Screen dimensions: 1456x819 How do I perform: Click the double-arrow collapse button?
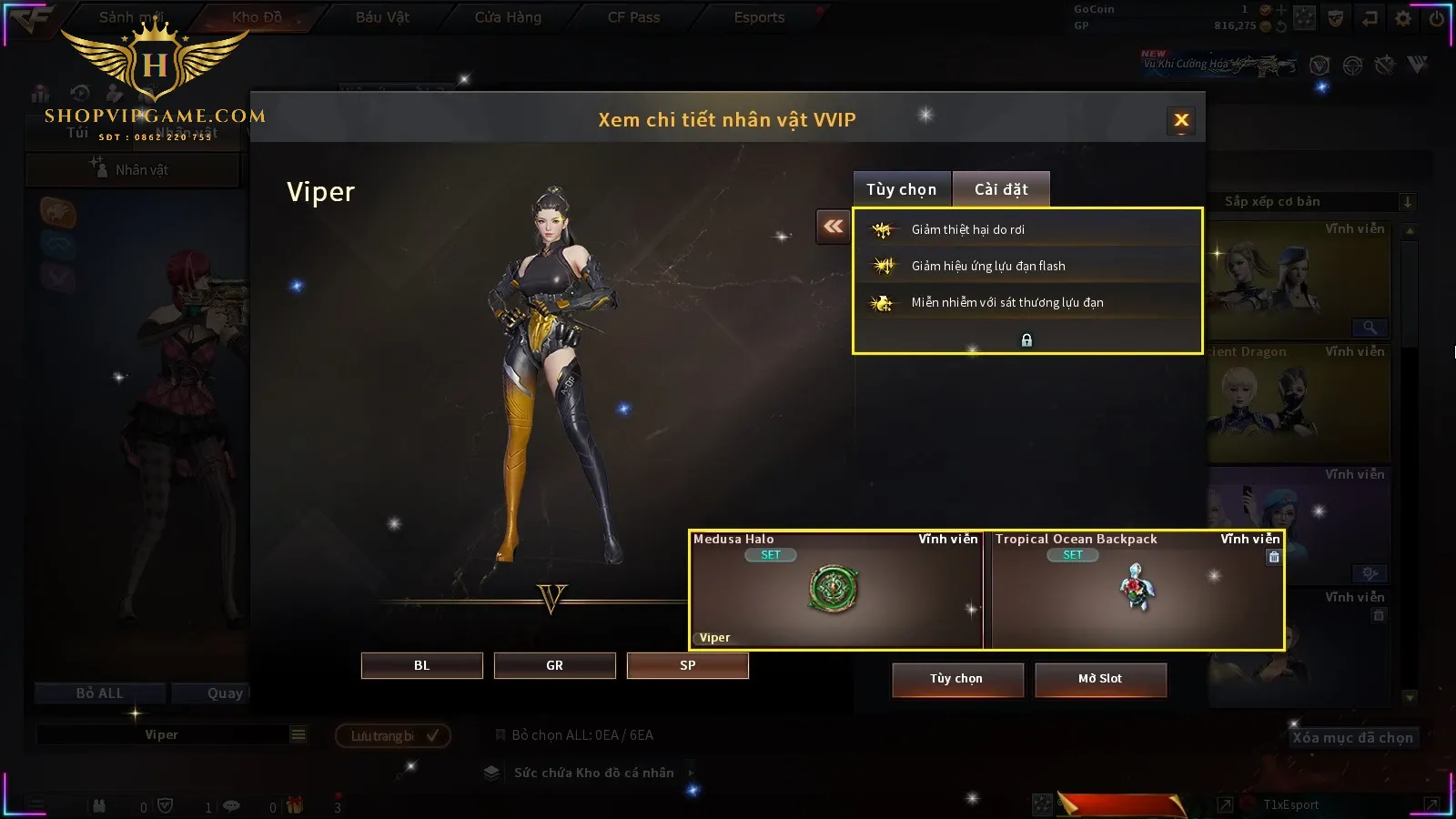[833, 227]
